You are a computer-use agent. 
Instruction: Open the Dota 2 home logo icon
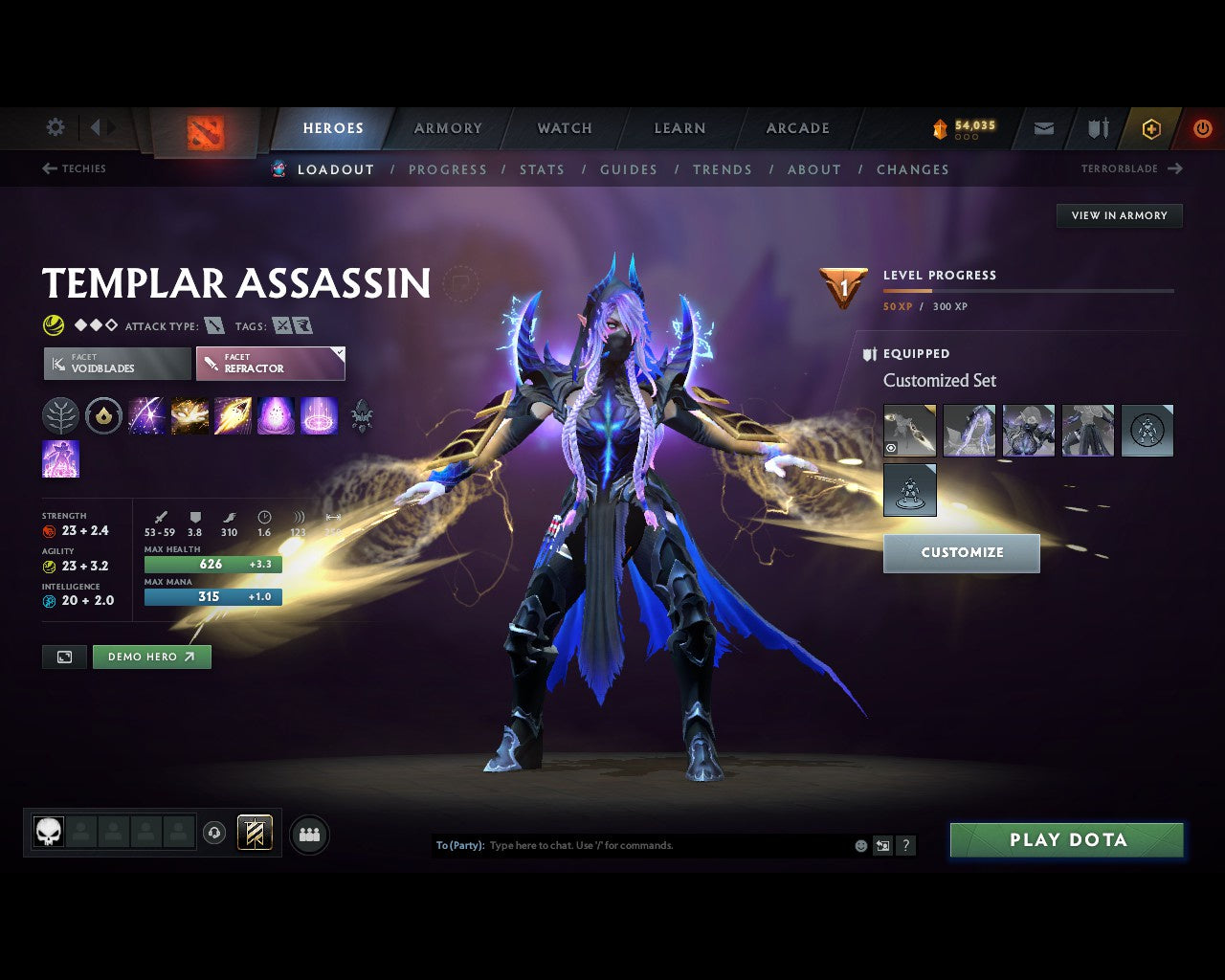[x=203, y=134]
